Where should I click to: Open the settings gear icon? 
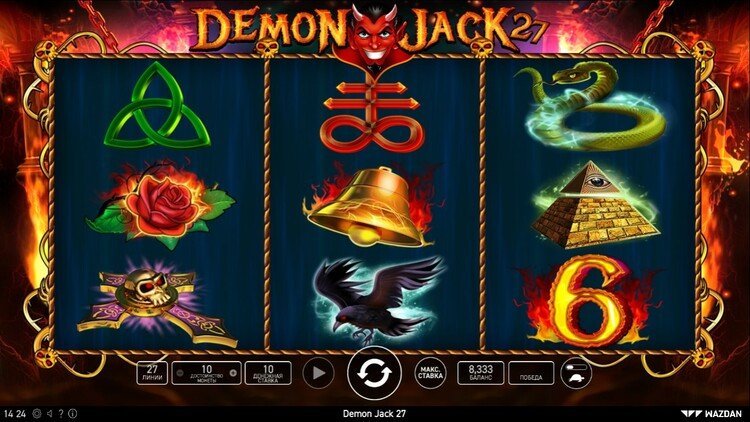[37, 413]
